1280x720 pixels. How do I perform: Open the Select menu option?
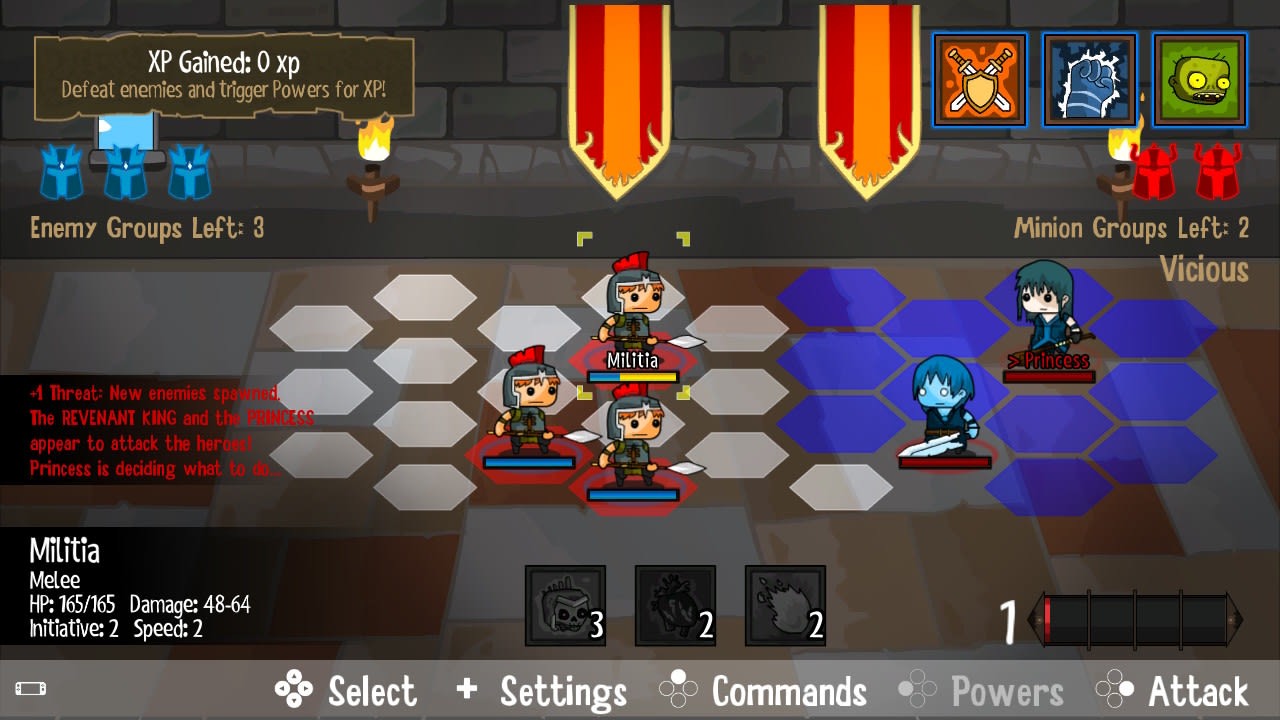click(x=373, y=690)
